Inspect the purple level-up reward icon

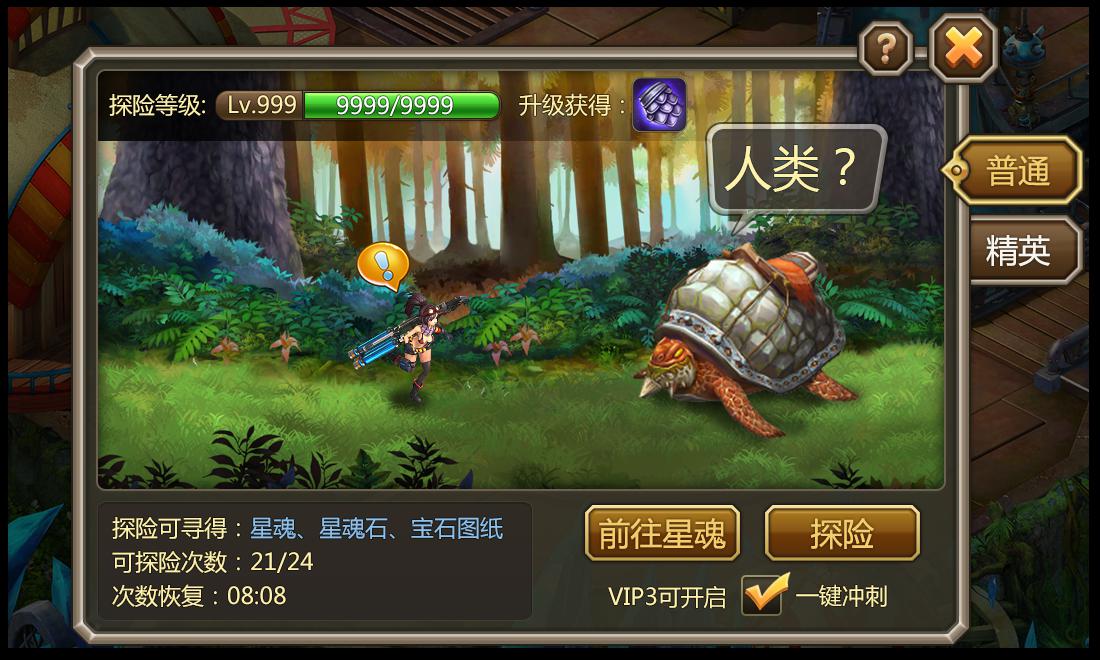659,105
